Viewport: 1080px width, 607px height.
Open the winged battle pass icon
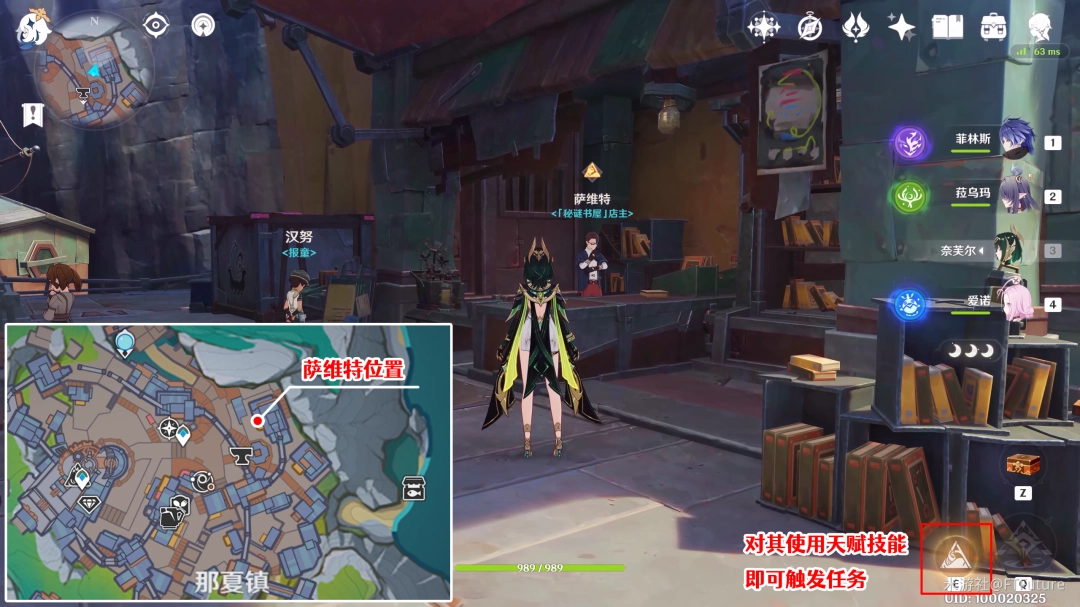pyautogui.click(x=855, y=27)
